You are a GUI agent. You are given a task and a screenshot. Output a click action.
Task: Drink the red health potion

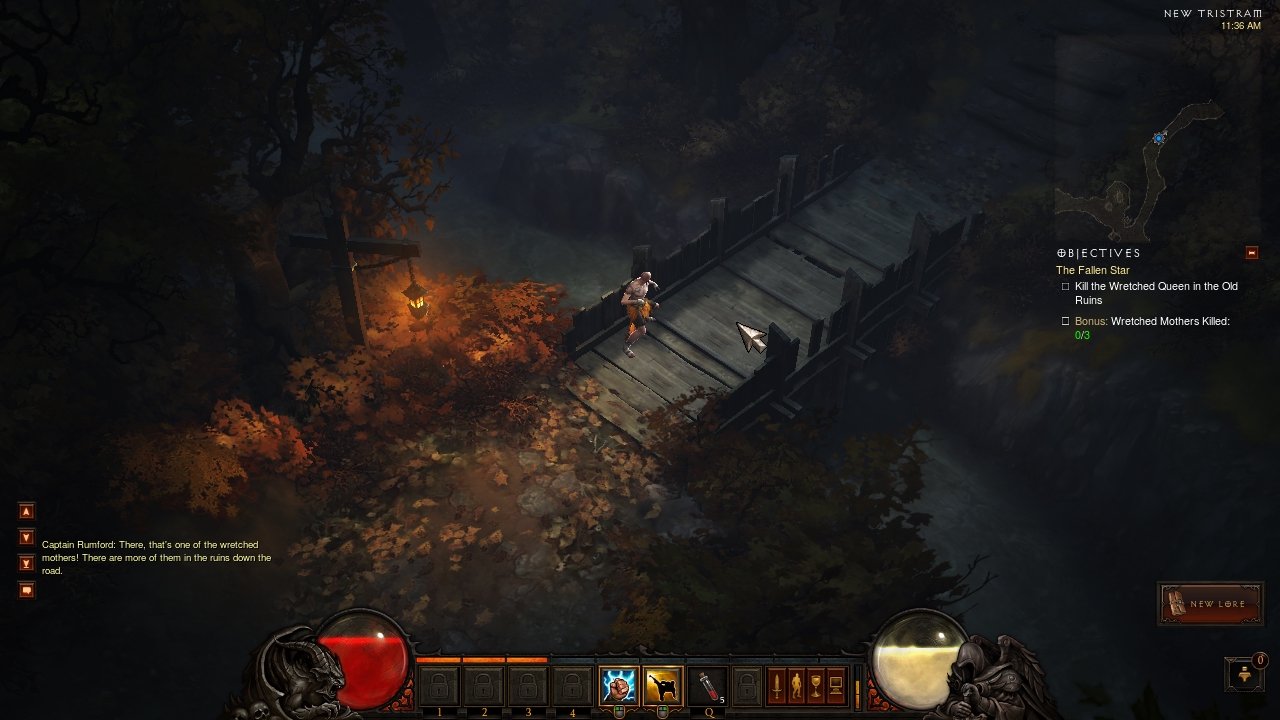tap(707, 686)
